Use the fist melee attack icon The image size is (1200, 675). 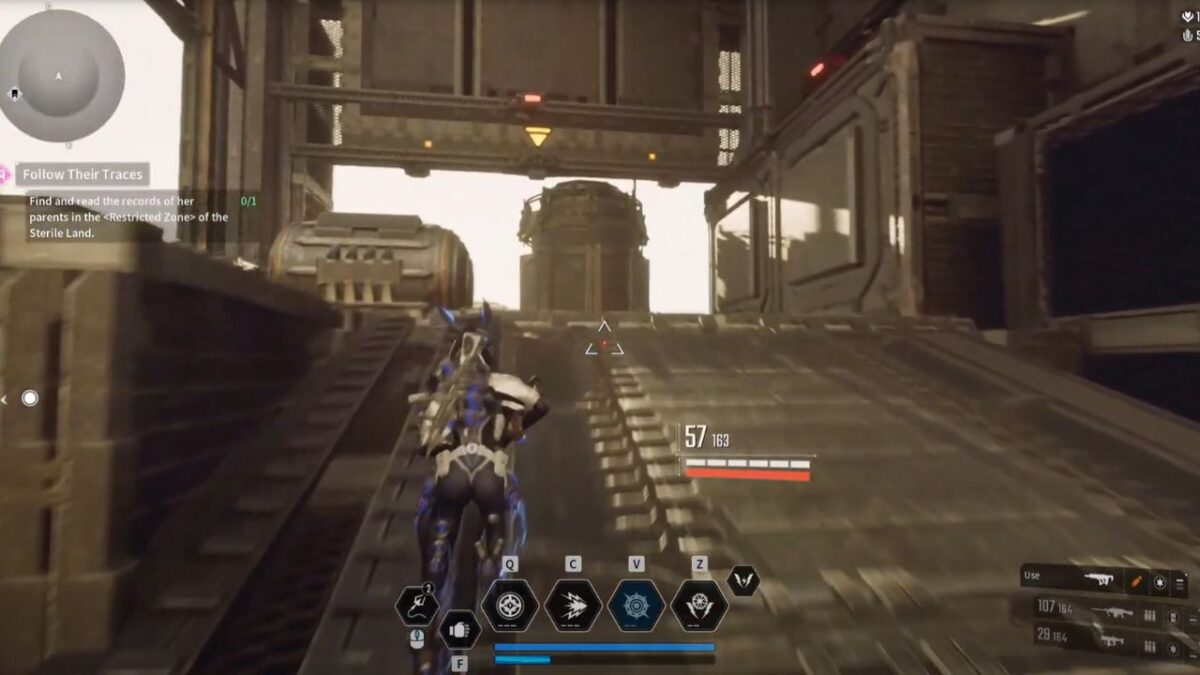pyautogui.click(x=459, y=630)
